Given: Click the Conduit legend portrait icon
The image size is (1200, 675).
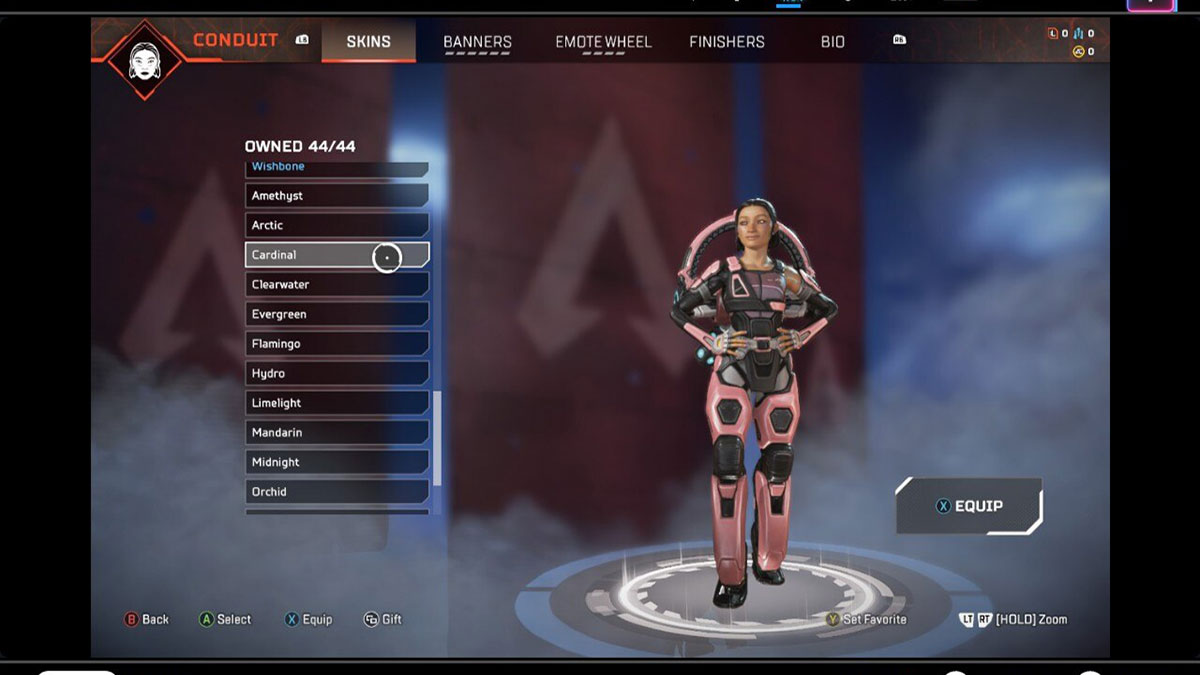Looking at the screenshot, I should pyautogui.click(x=145, y=59).
